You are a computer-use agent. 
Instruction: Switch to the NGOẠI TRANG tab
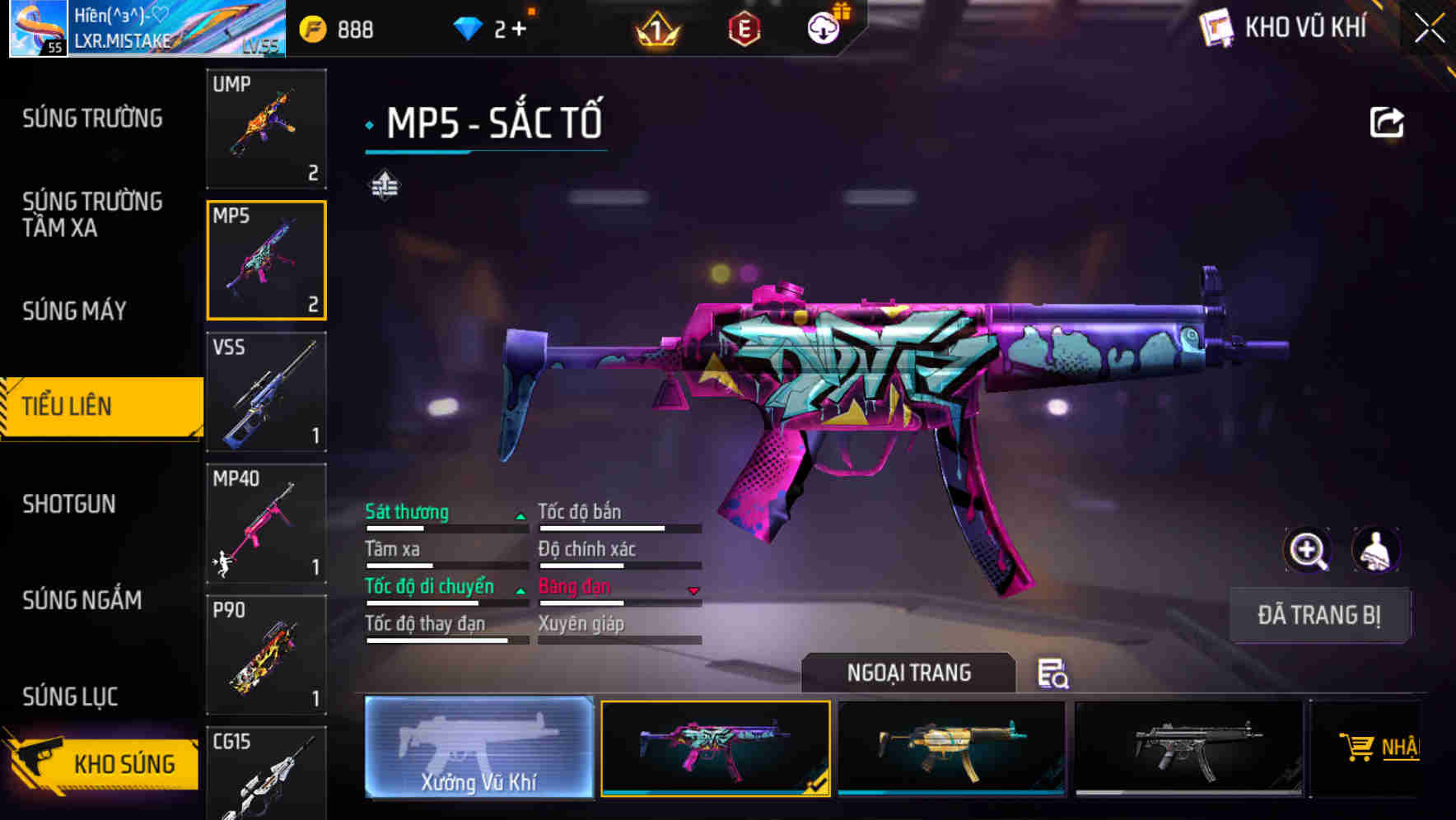pos(910,673)
